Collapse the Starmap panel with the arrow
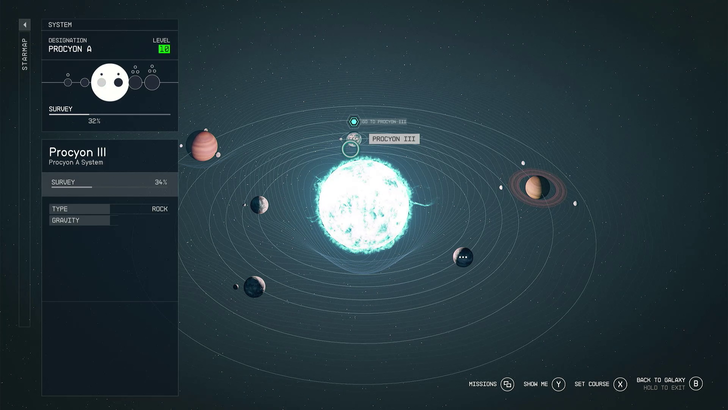The height and width of the screenshot is (410, 728). point(25,25)
